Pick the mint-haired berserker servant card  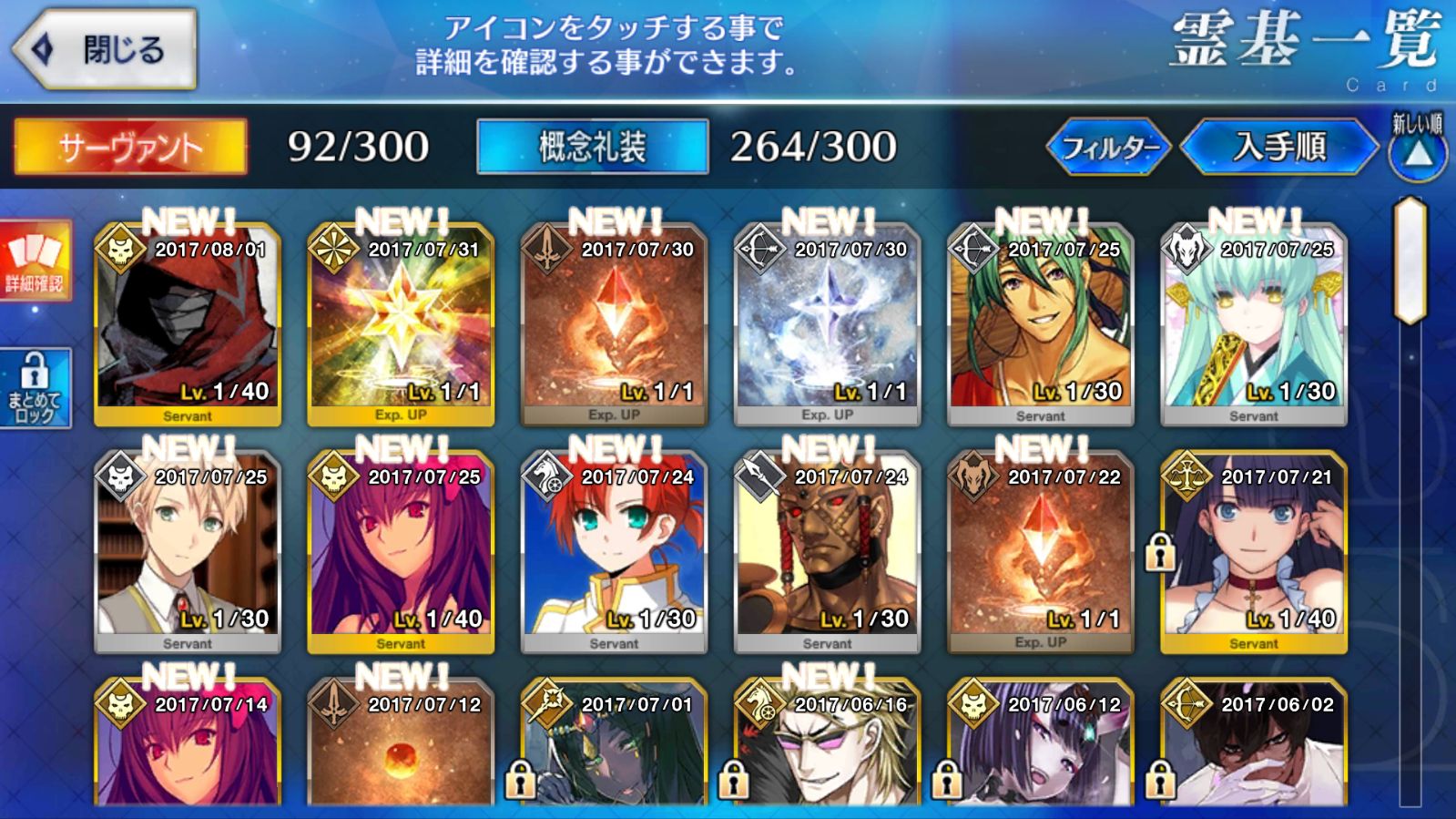(1253, 325)
